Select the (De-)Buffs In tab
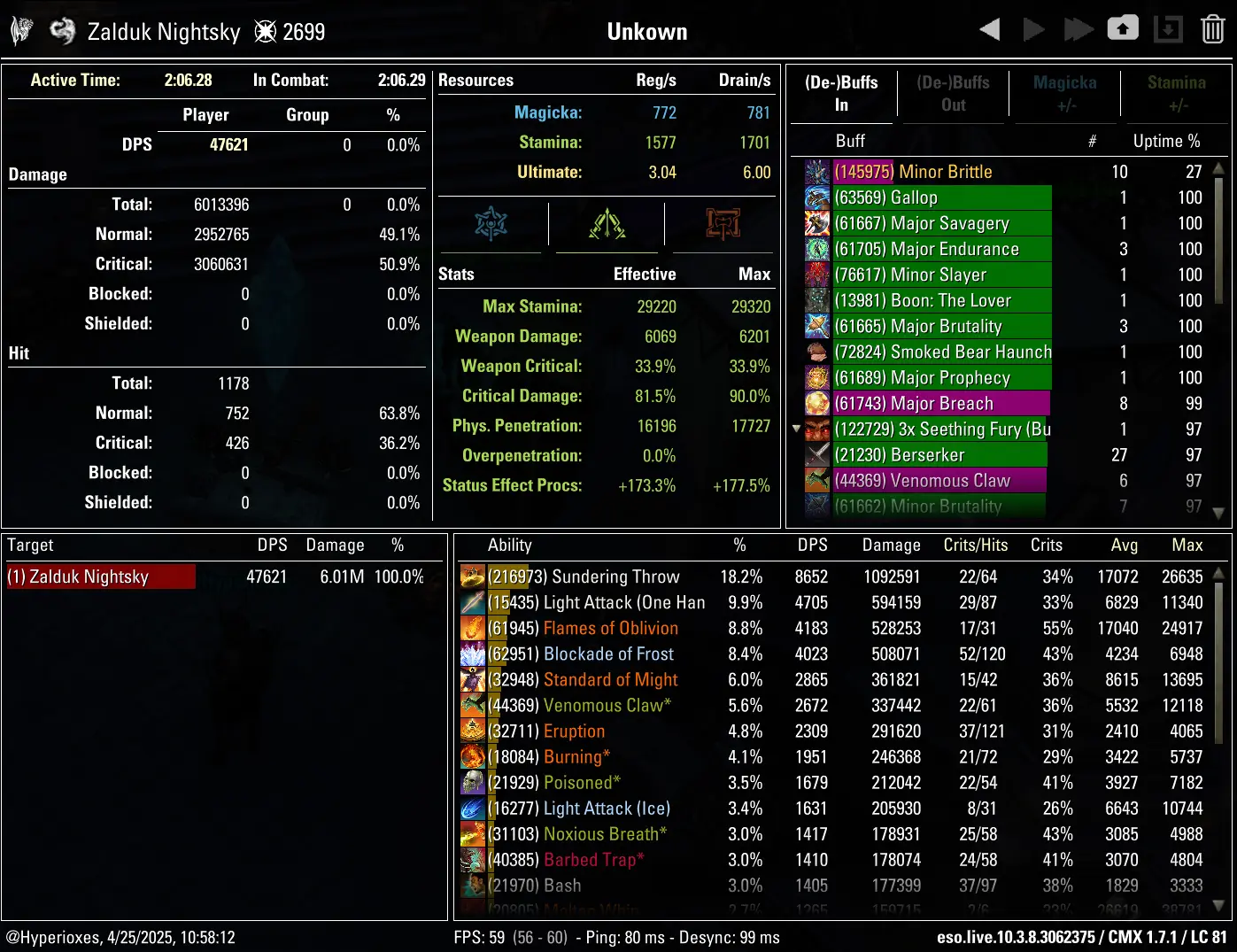Screen dimensions: 1237x952 (841, 93)
